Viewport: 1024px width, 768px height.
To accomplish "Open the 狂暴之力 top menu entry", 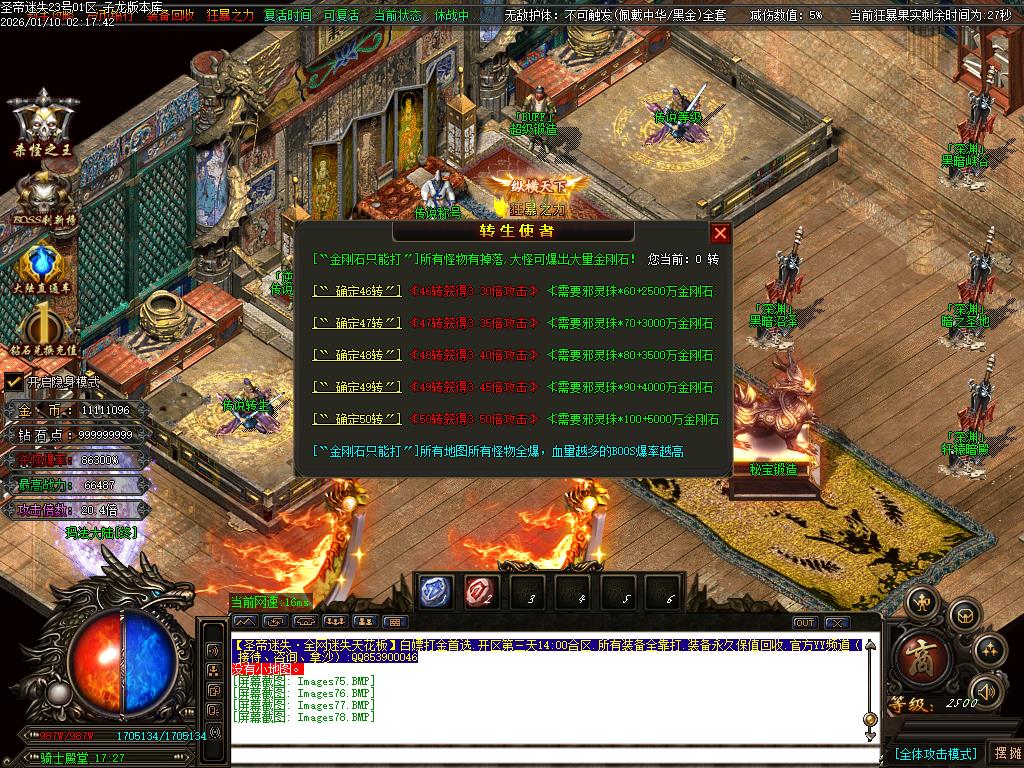I will point(231,16).
